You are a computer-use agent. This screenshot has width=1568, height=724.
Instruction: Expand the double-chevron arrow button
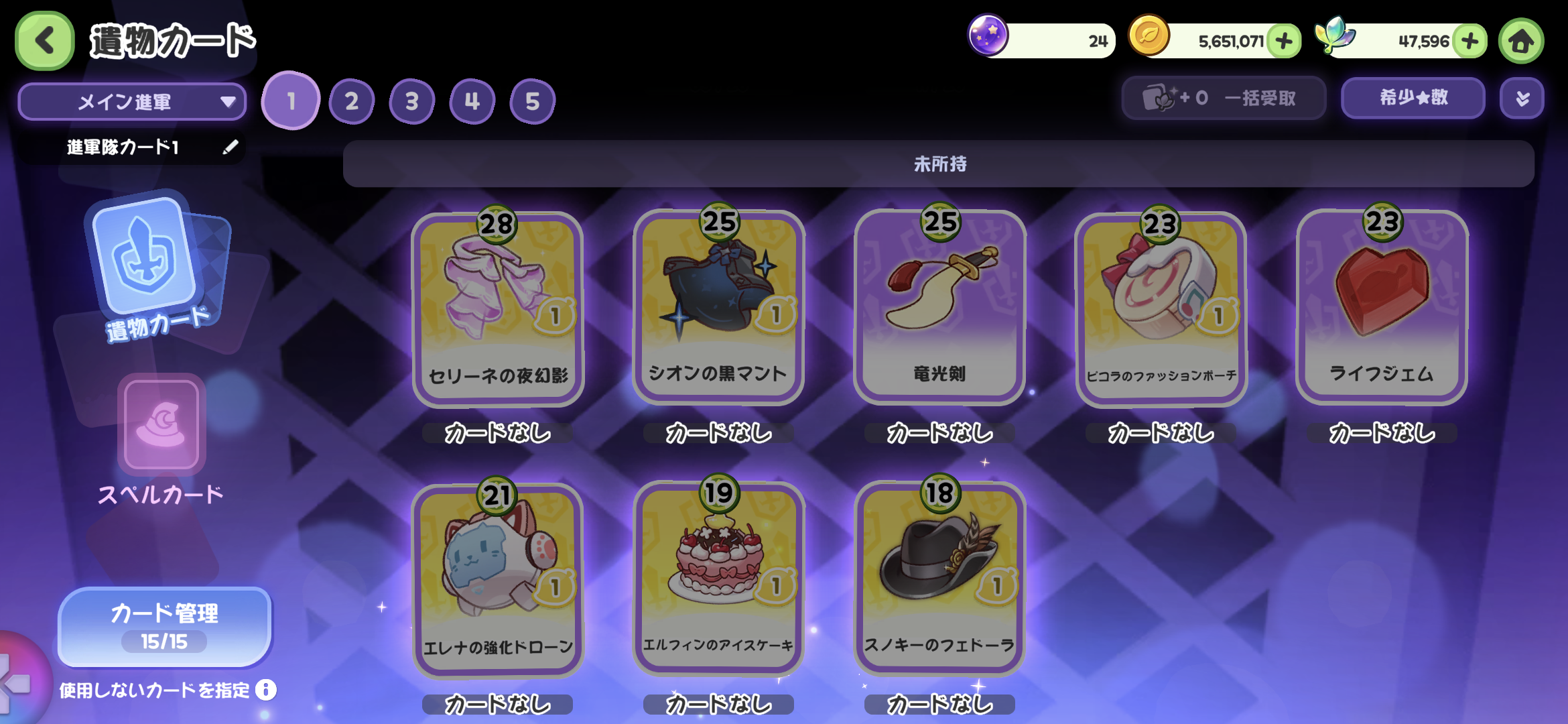1522,99
